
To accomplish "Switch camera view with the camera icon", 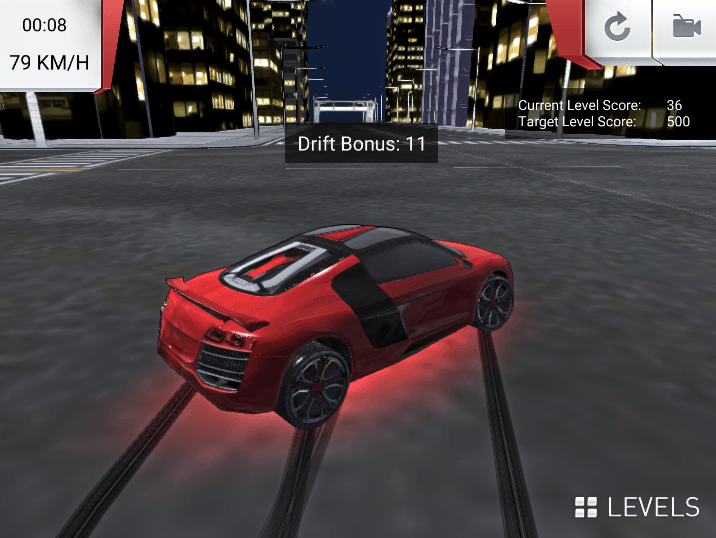I will tap(686, 28).
